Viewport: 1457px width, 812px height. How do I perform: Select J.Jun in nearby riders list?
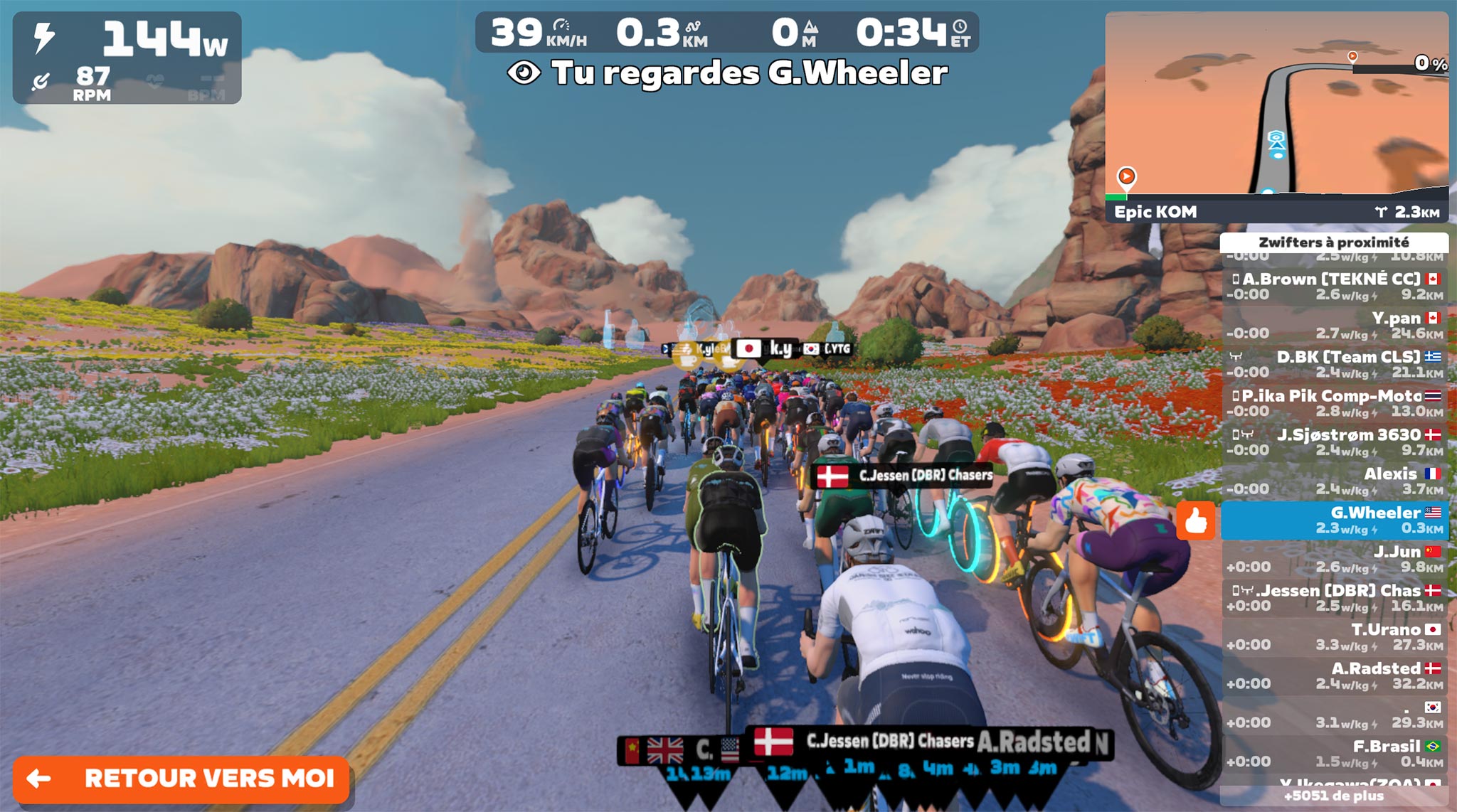[x=1335, y=559]
